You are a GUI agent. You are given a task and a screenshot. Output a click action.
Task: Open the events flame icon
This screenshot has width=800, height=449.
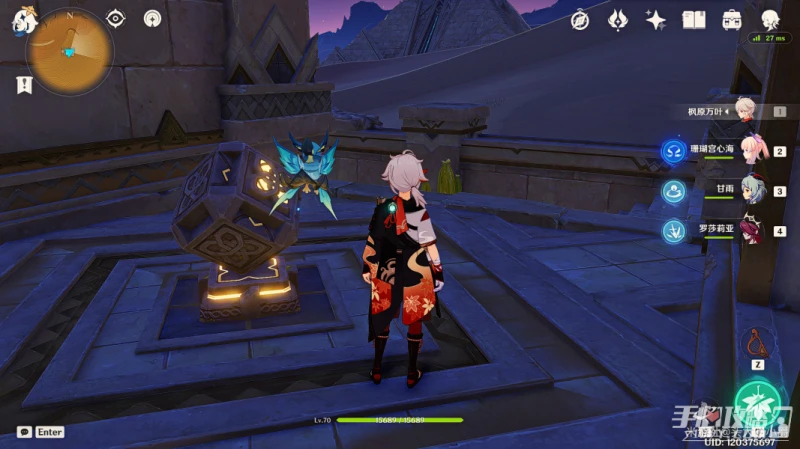(x=618, y=20)
